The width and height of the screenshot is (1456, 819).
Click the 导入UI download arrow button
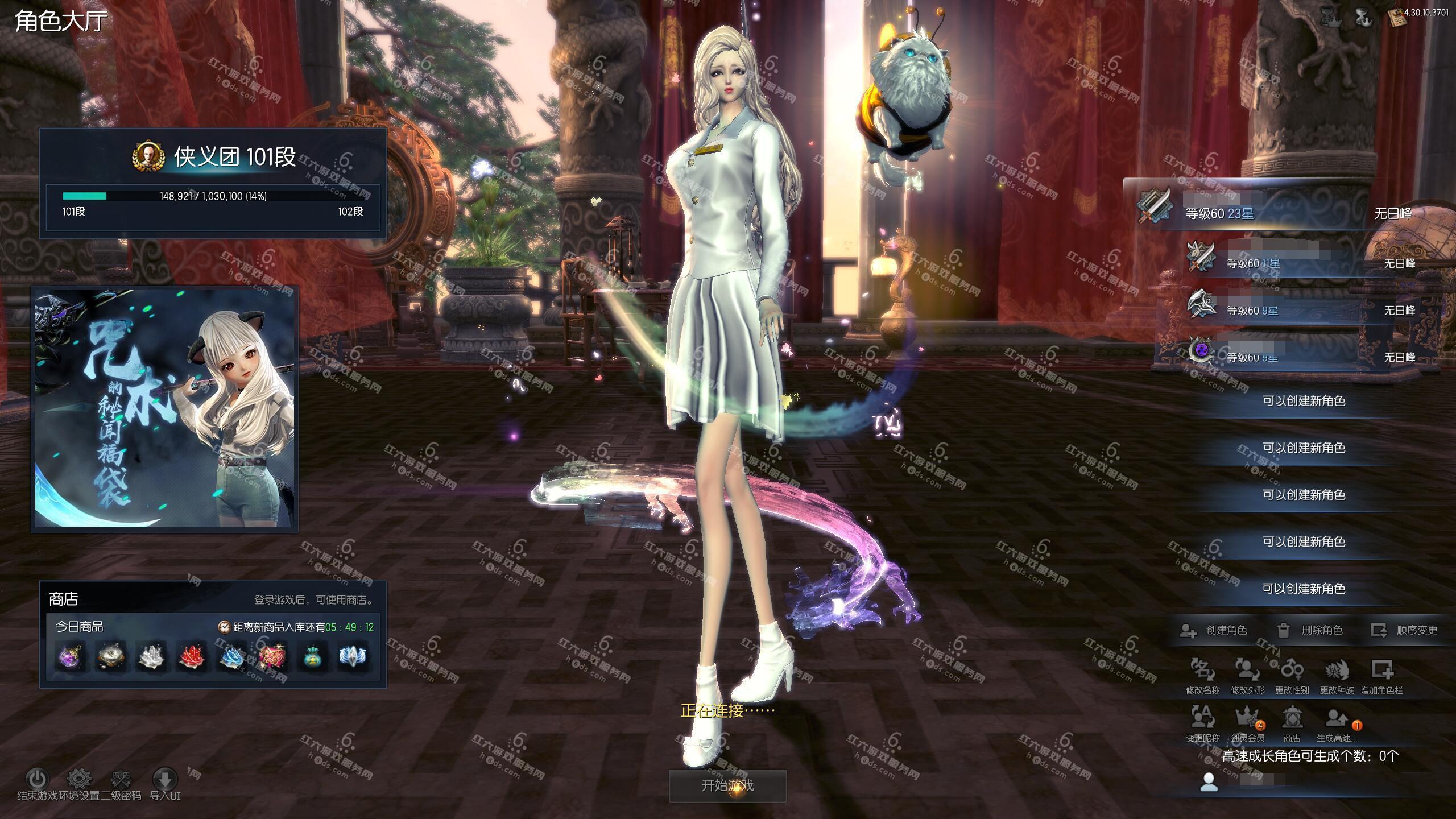165,779
